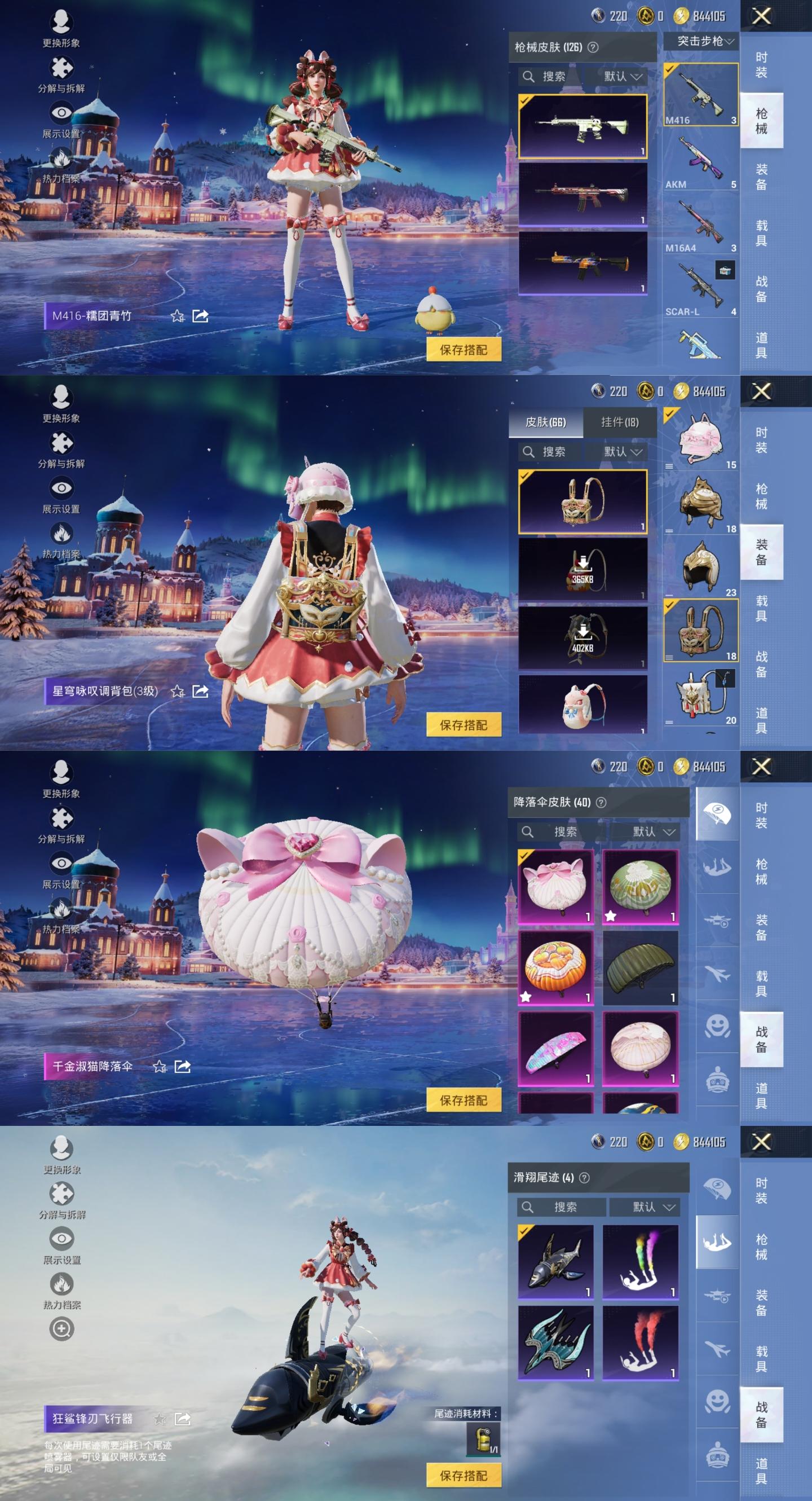Download the 402KB backpack skin
The height and width of the screenshot is (1501, 812).
(582, 637)
